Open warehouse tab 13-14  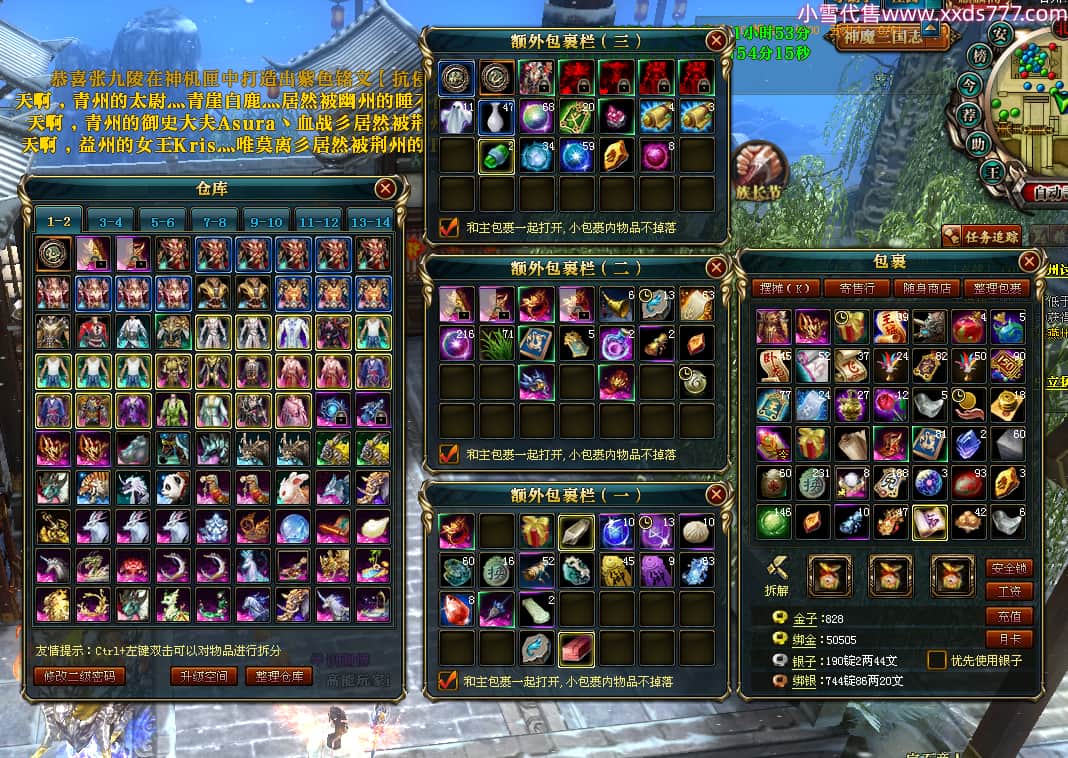click(370, 221)
